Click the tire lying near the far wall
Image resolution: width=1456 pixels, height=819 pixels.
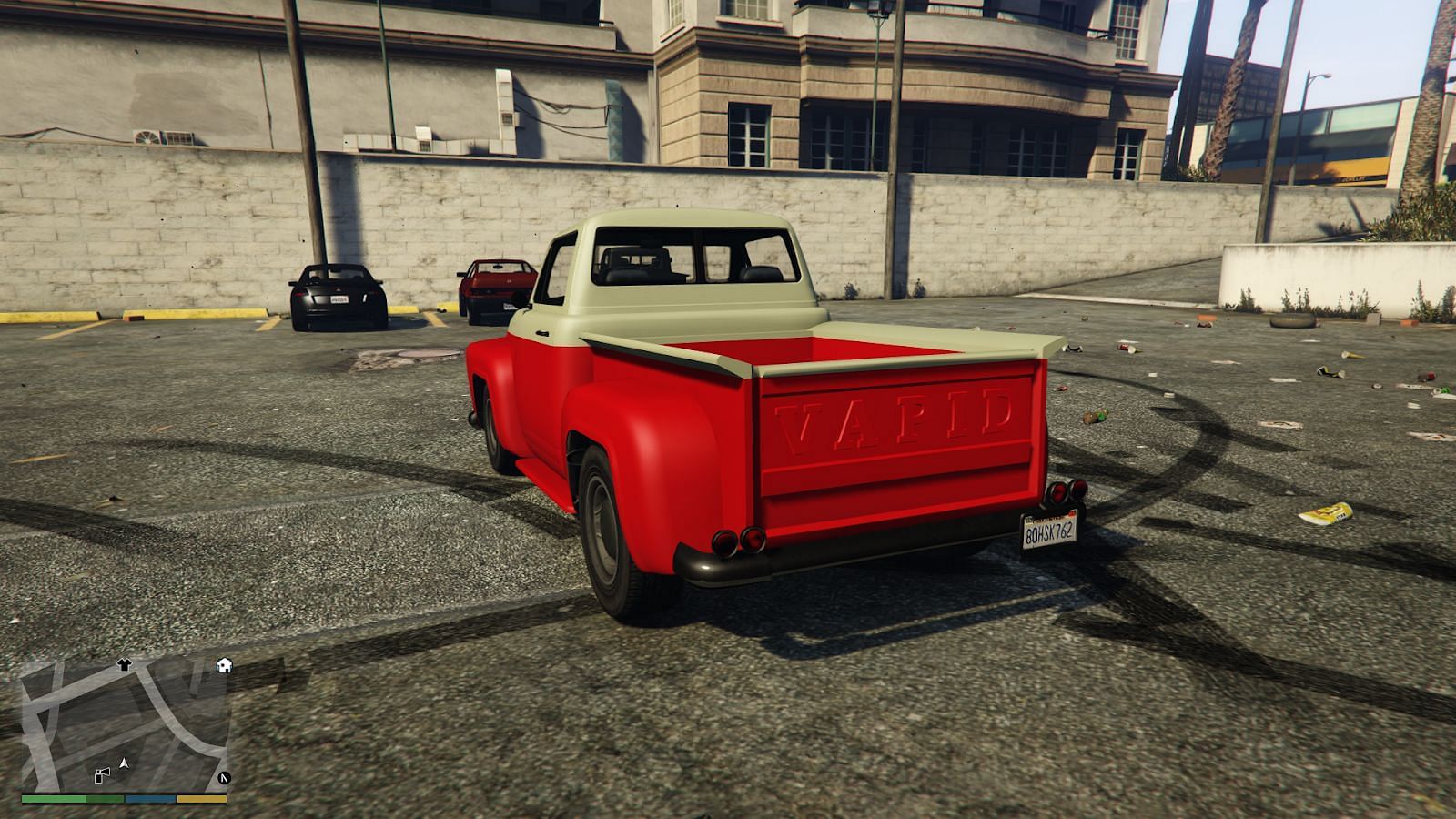(1294, 321)
